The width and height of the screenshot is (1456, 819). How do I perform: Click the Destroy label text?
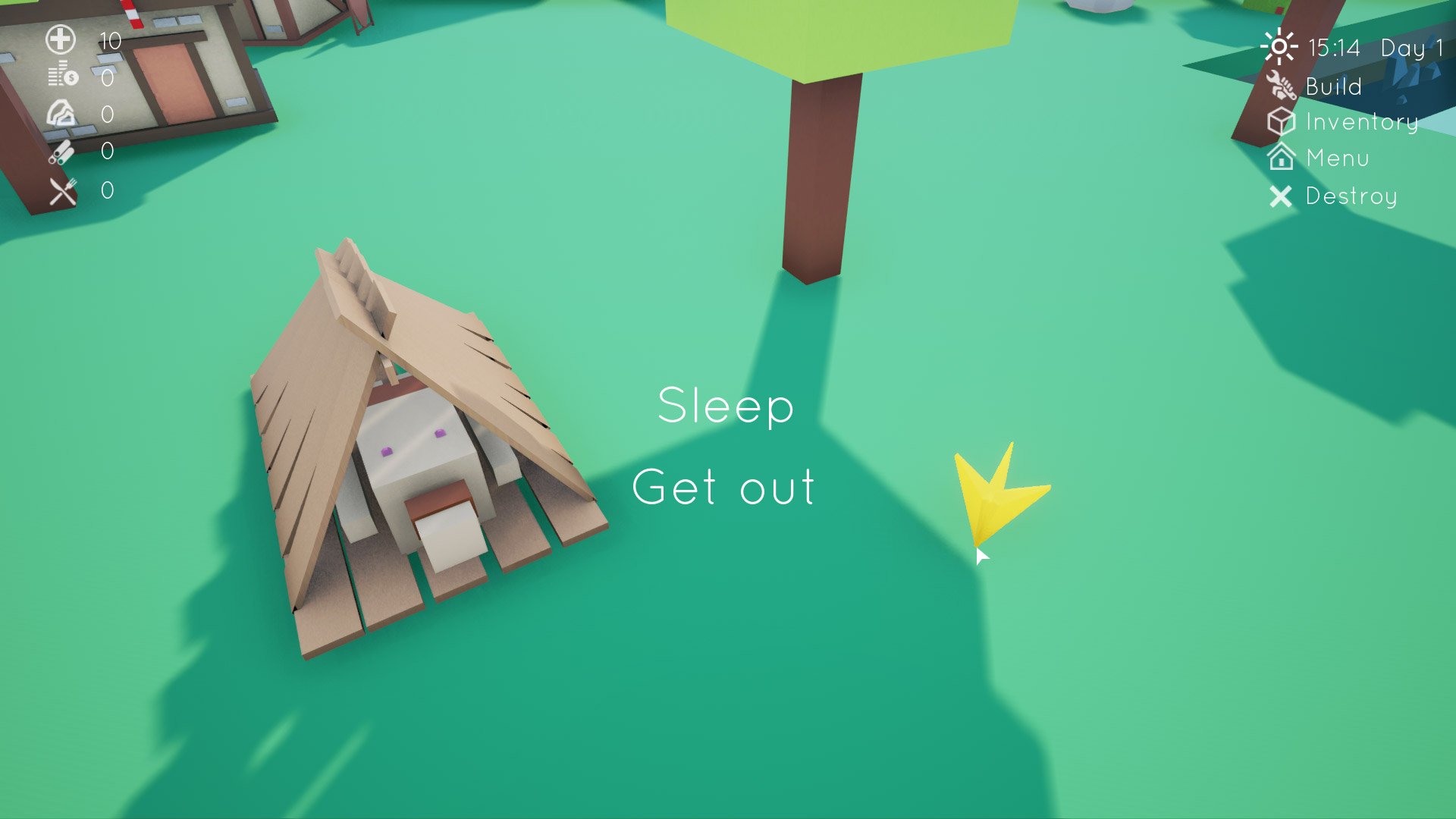coord(1351,196)
